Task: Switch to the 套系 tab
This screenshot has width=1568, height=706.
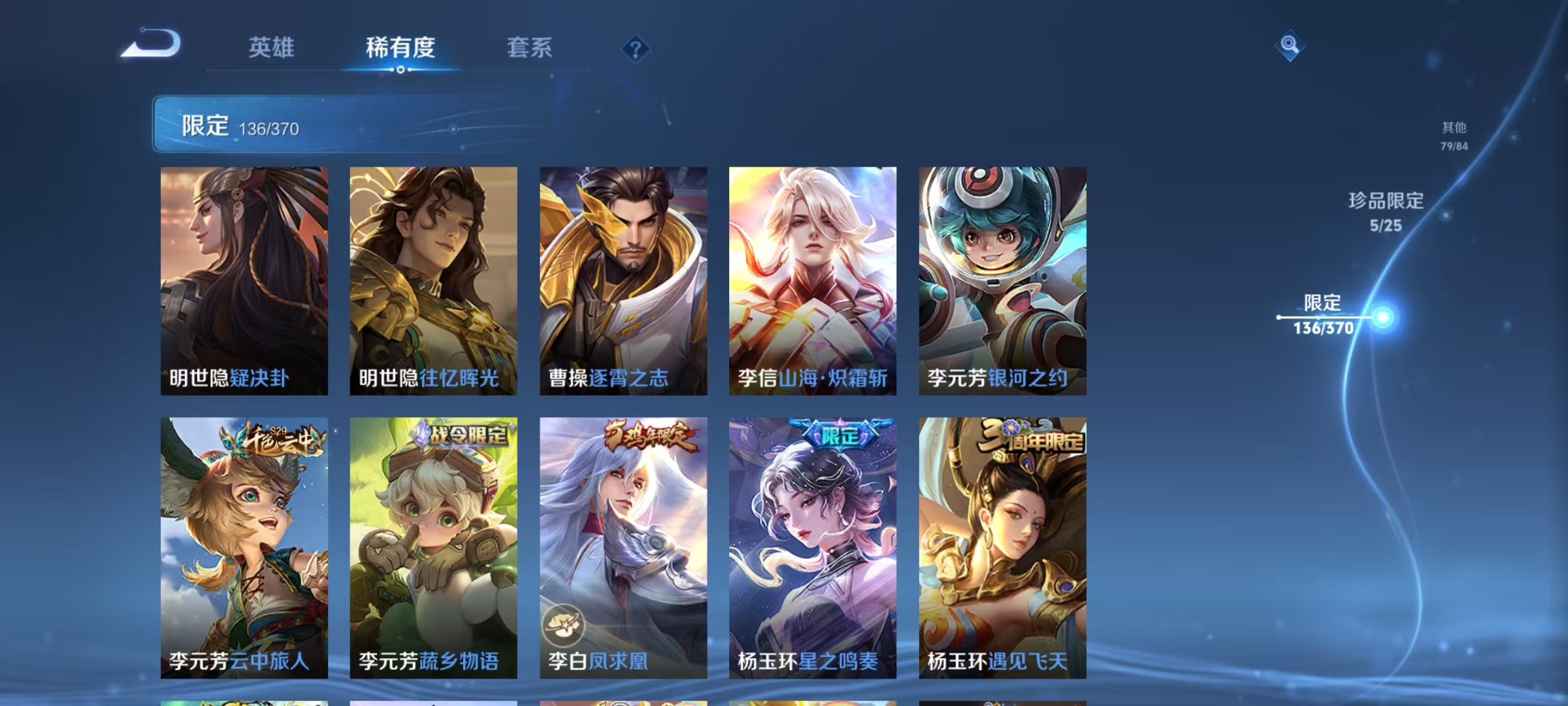Action: tap(530, 47)
